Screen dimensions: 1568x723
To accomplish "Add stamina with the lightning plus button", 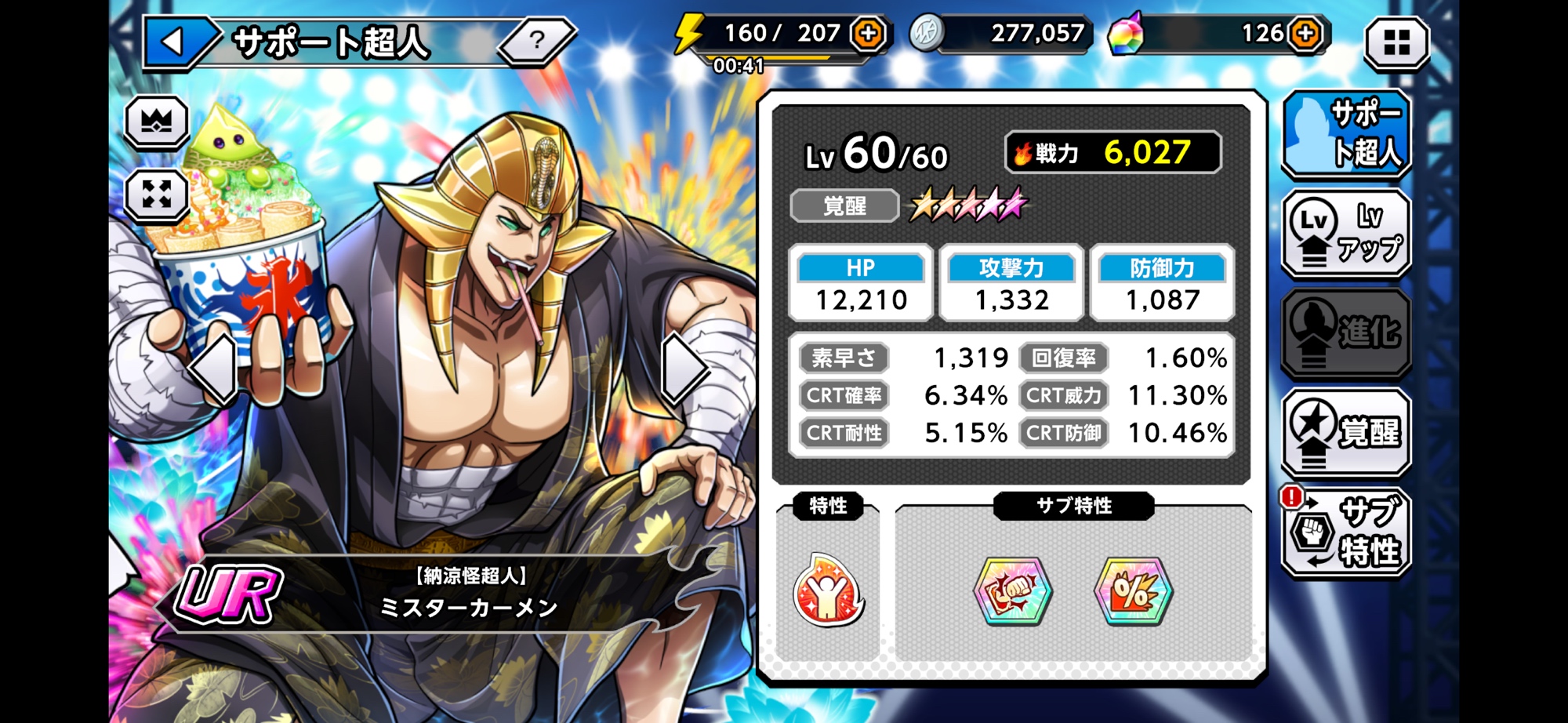I will [869, 33].
